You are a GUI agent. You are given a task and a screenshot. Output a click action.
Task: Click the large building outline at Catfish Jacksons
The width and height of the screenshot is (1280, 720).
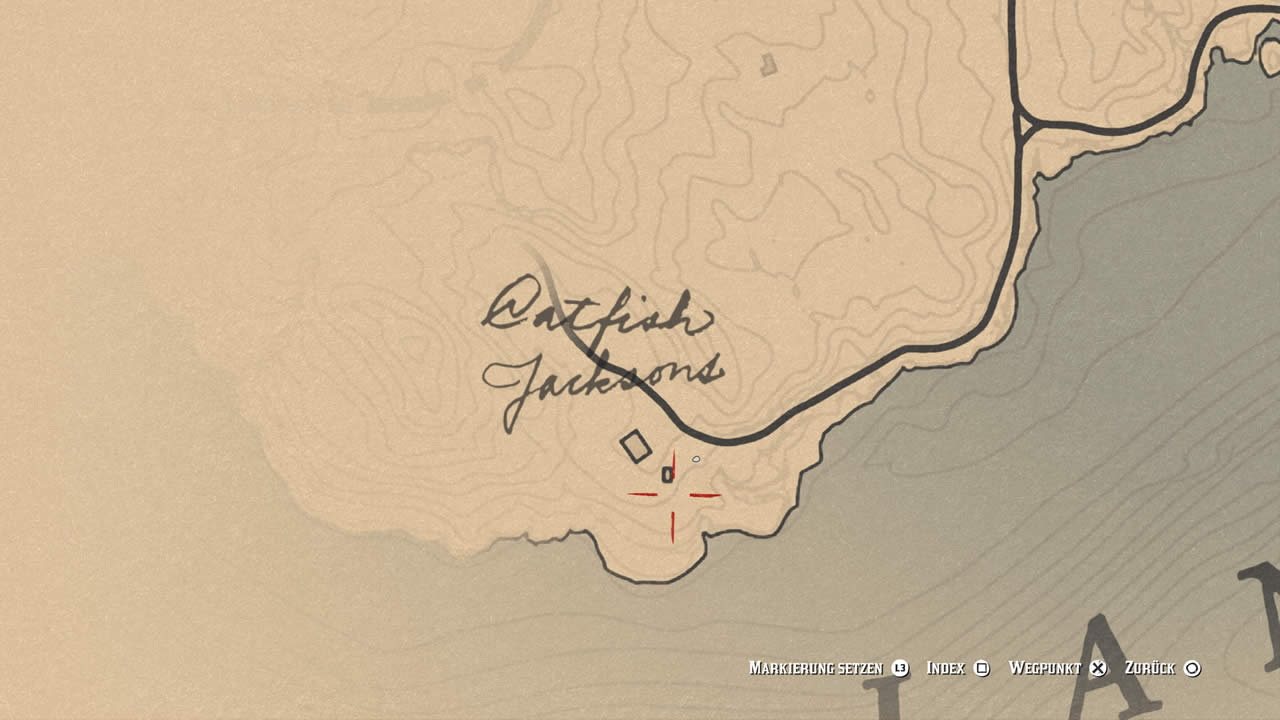click(x=635, y=446)
